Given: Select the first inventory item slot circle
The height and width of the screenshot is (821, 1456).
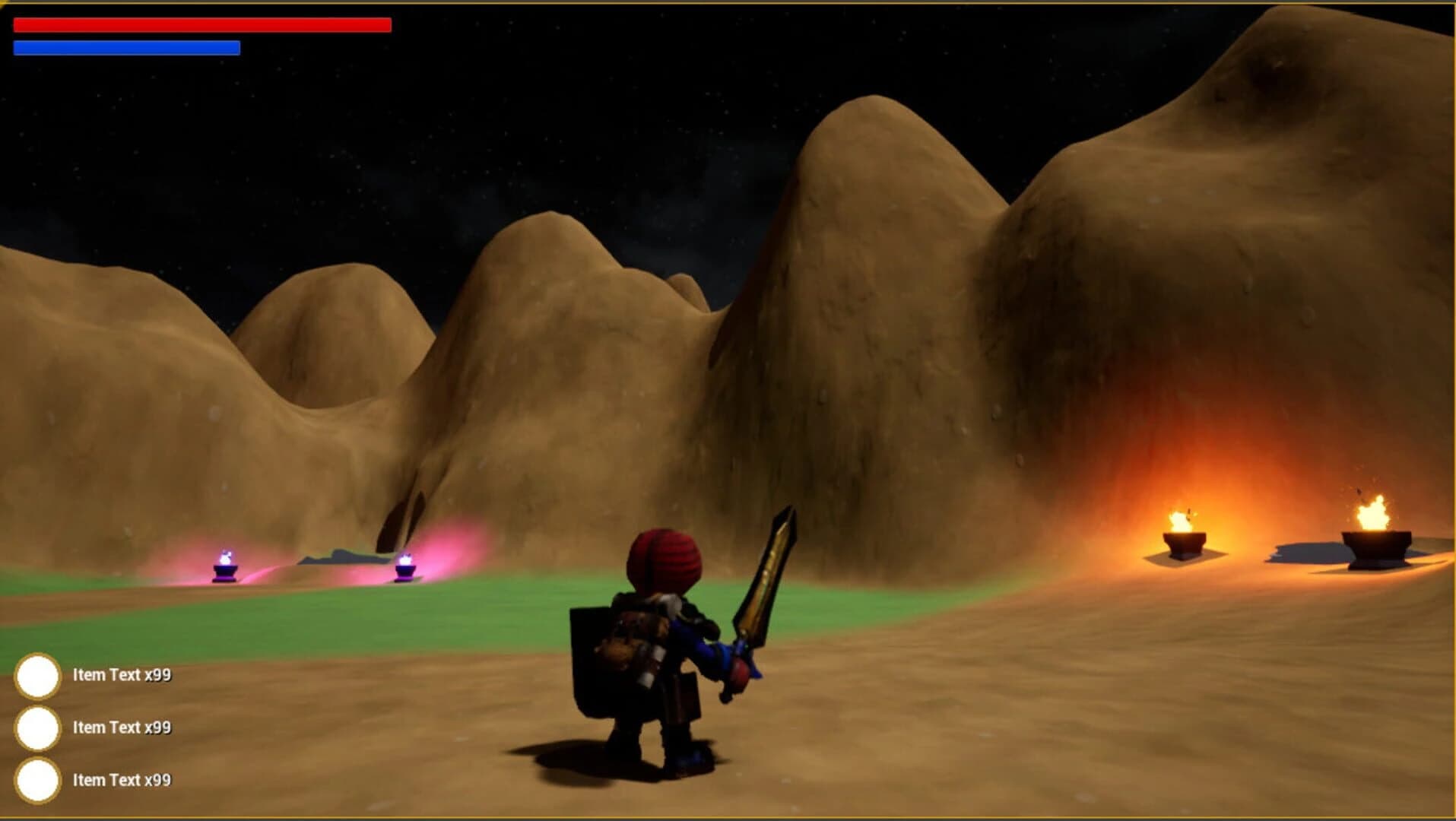Looking at the screenshot, I should click(x=40, y=675).
